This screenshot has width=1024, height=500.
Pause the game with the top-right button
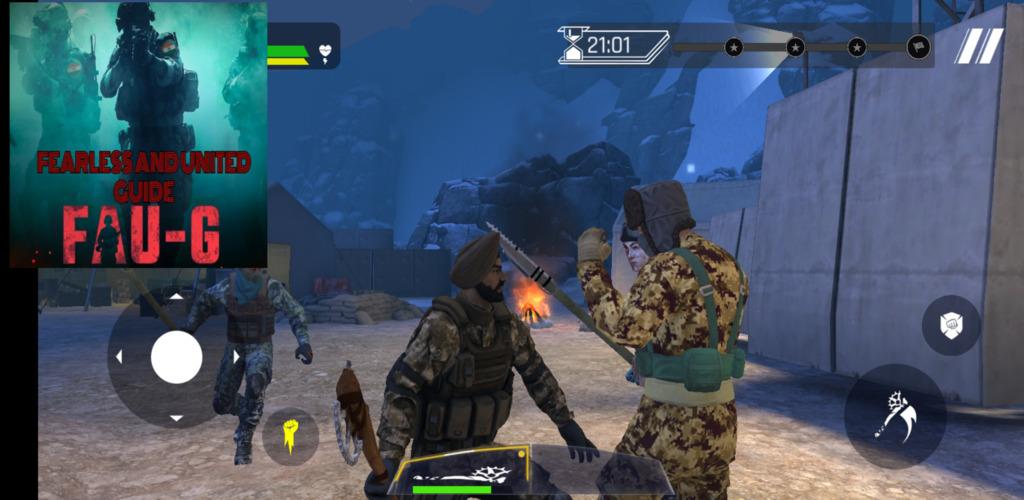point(977,46)
